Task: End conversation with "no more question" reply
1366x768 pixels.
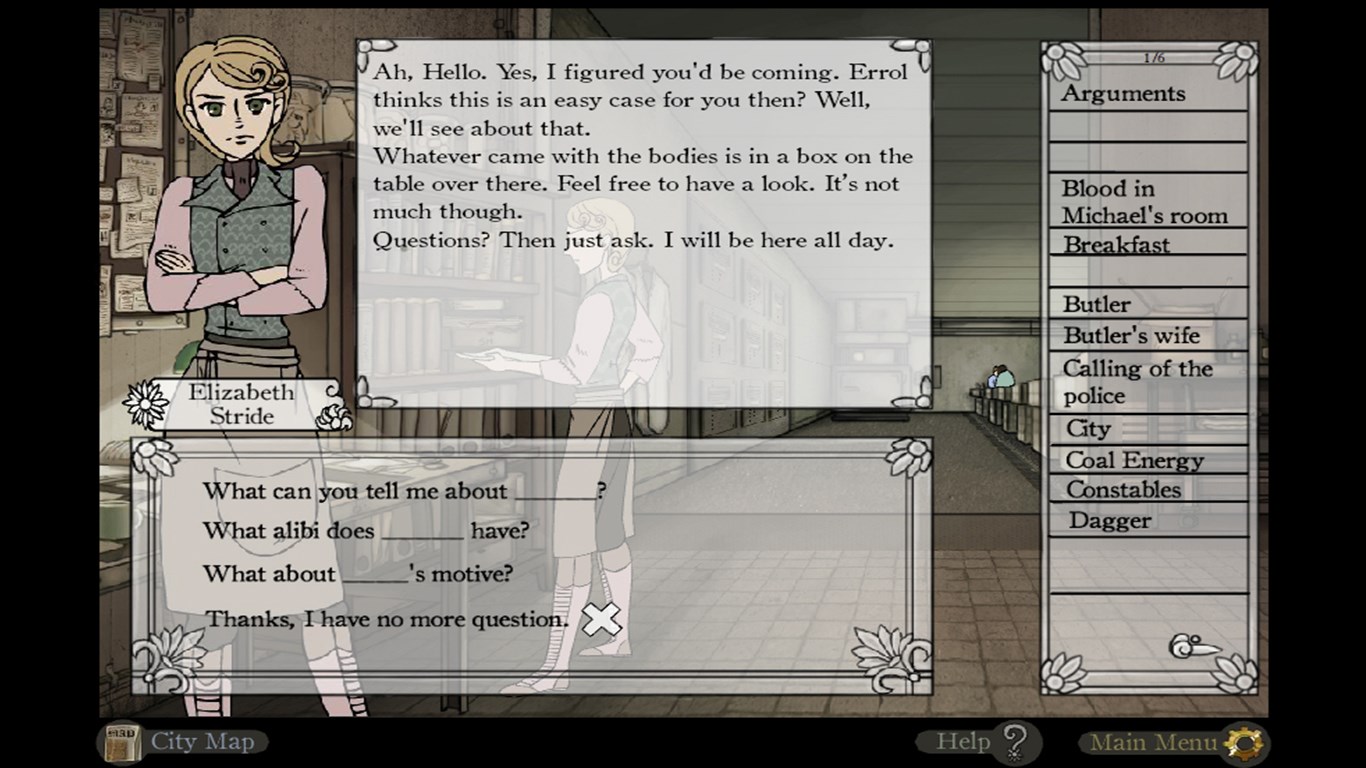Action: (387, 620)
